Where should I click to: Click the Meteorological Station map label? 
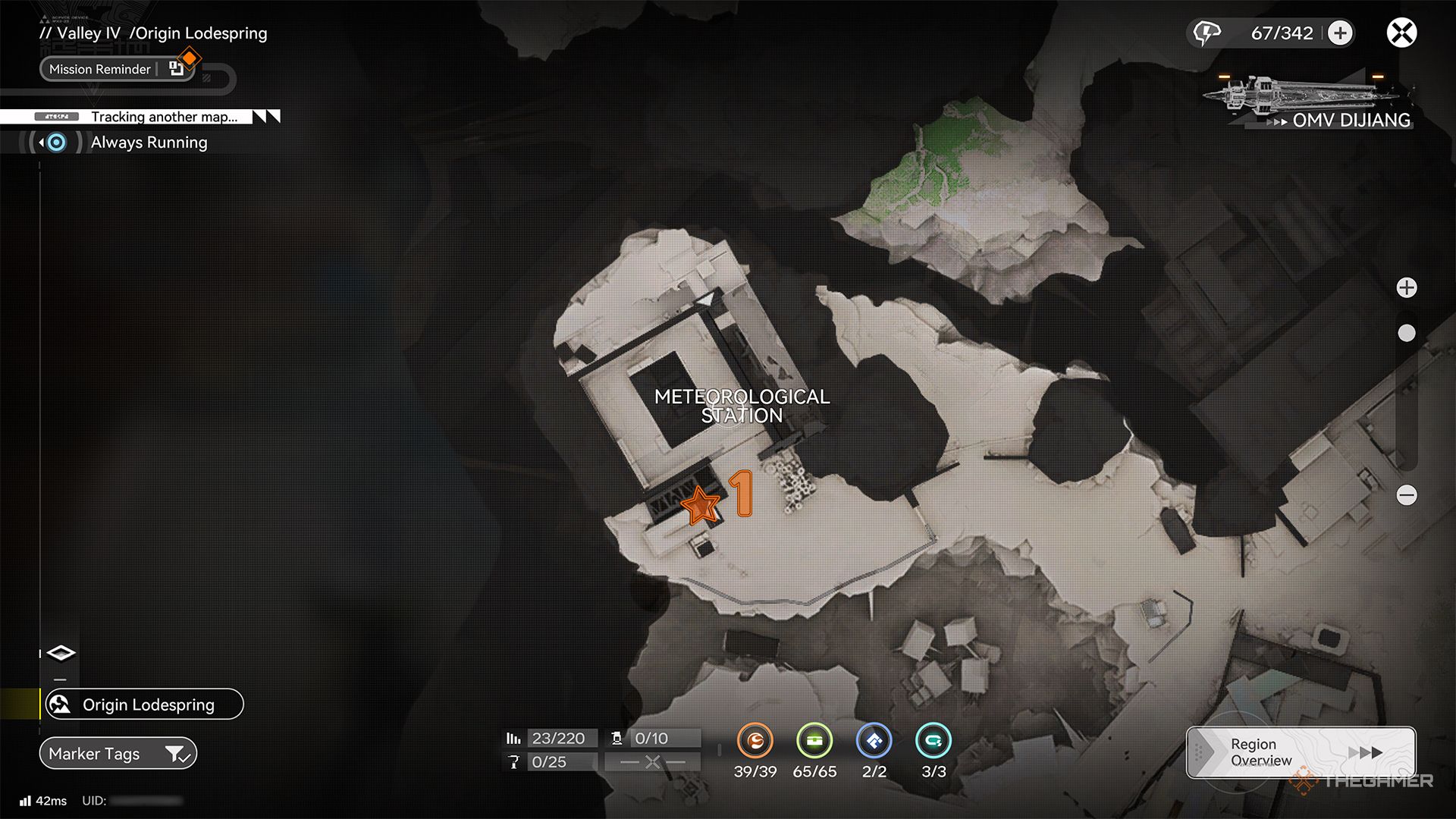coord(742,406)
